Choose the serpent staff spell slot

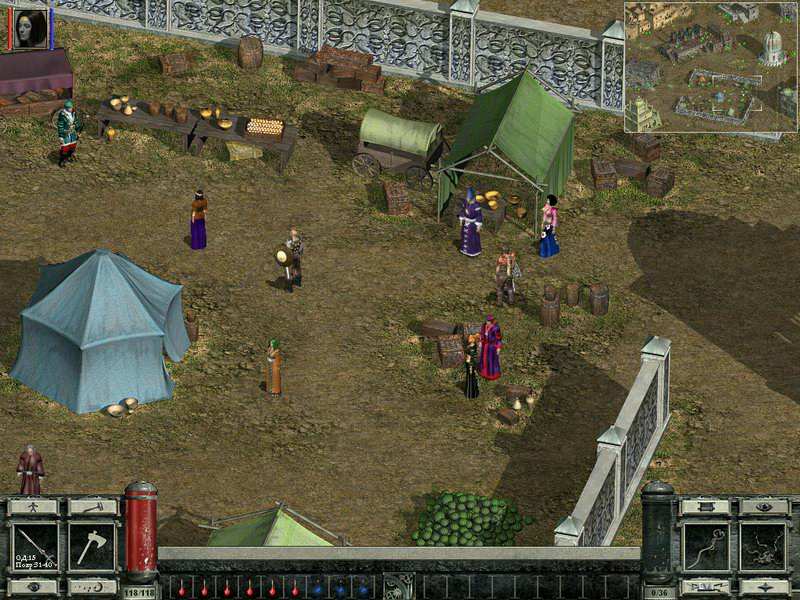pos(705,546)
